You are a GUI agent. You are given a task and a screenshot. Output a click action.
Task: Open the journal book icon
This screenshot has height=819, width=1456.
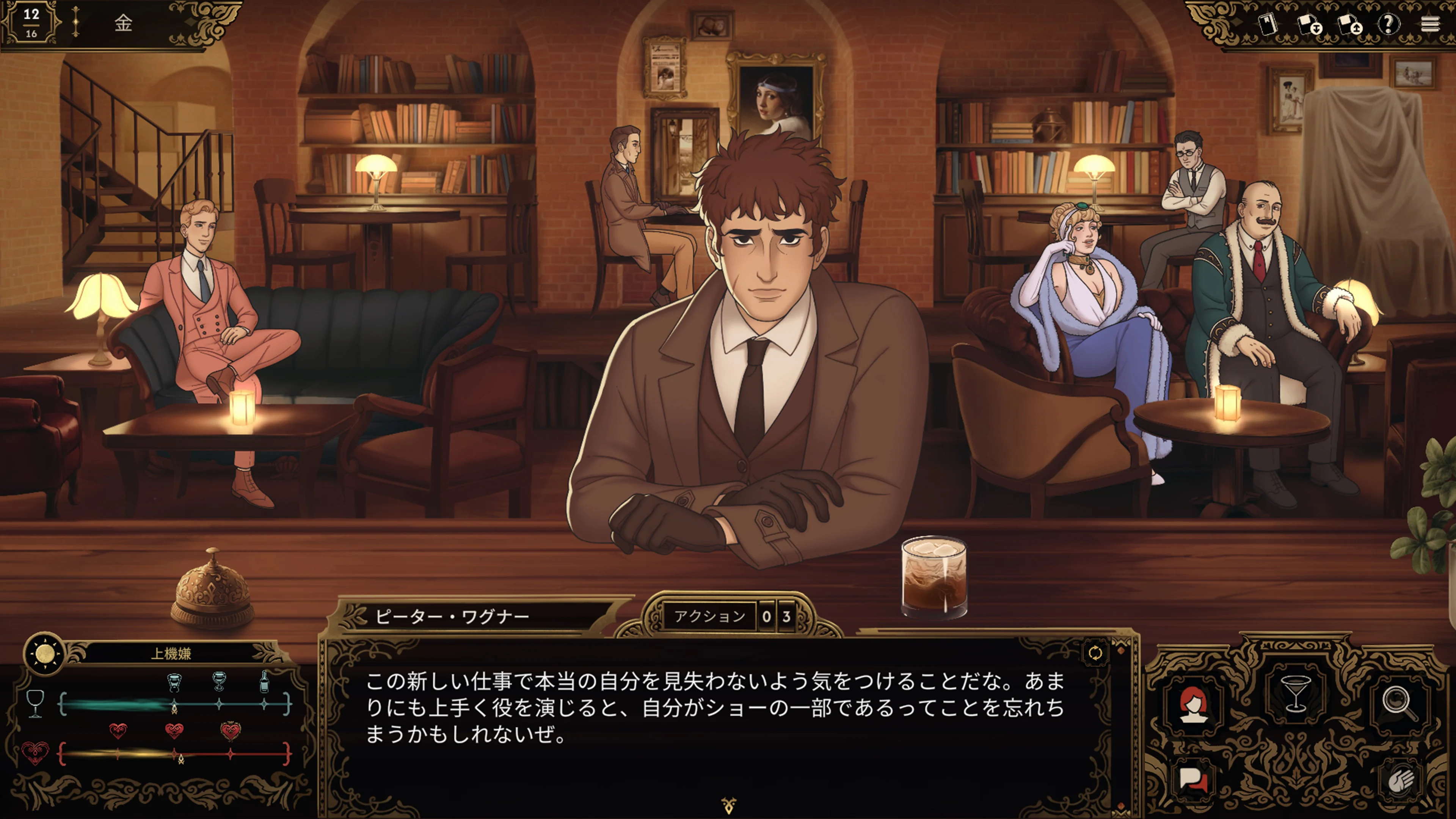tap(1268, 24)
